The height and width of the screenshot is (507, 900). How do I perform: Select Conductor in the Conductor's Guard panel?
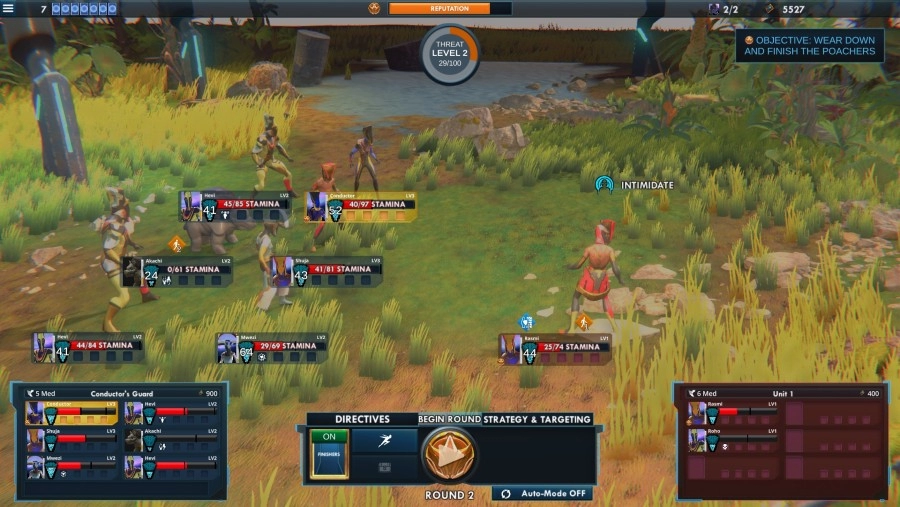(x=71, y=413)
